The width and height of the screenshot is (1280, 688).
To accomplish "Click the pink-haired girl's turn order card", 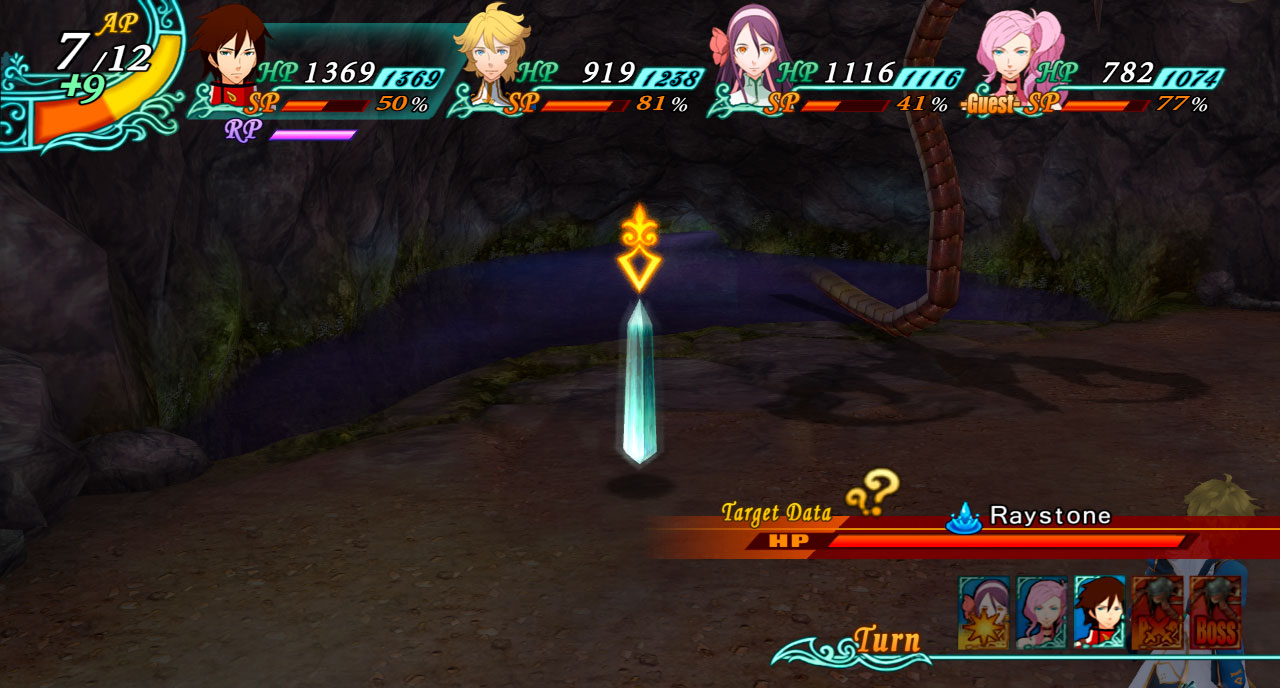I will pyautogui.click(x=1041, y=613).
